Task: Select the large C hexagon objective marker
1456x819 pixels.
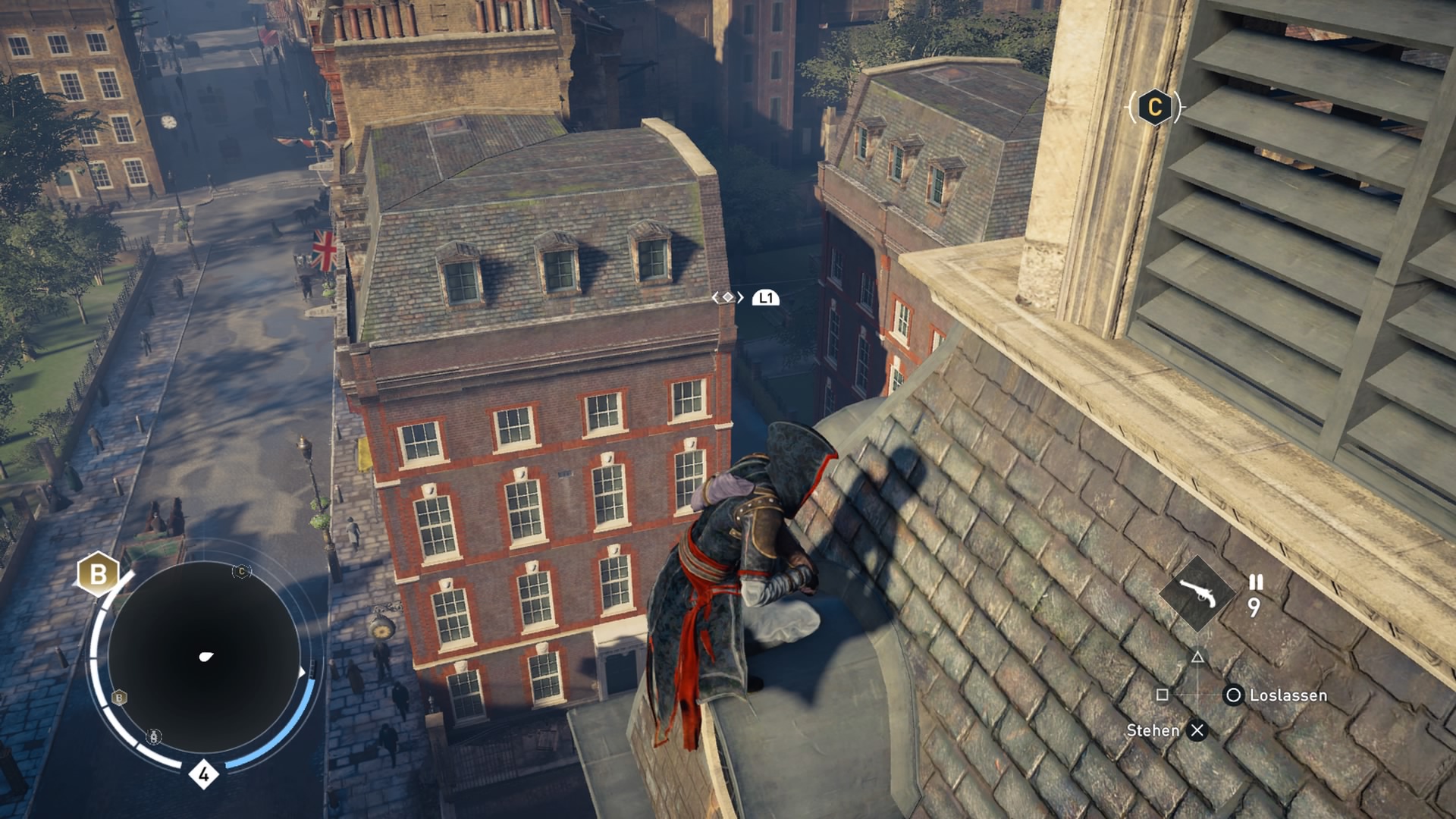Action: (1154, 107)
